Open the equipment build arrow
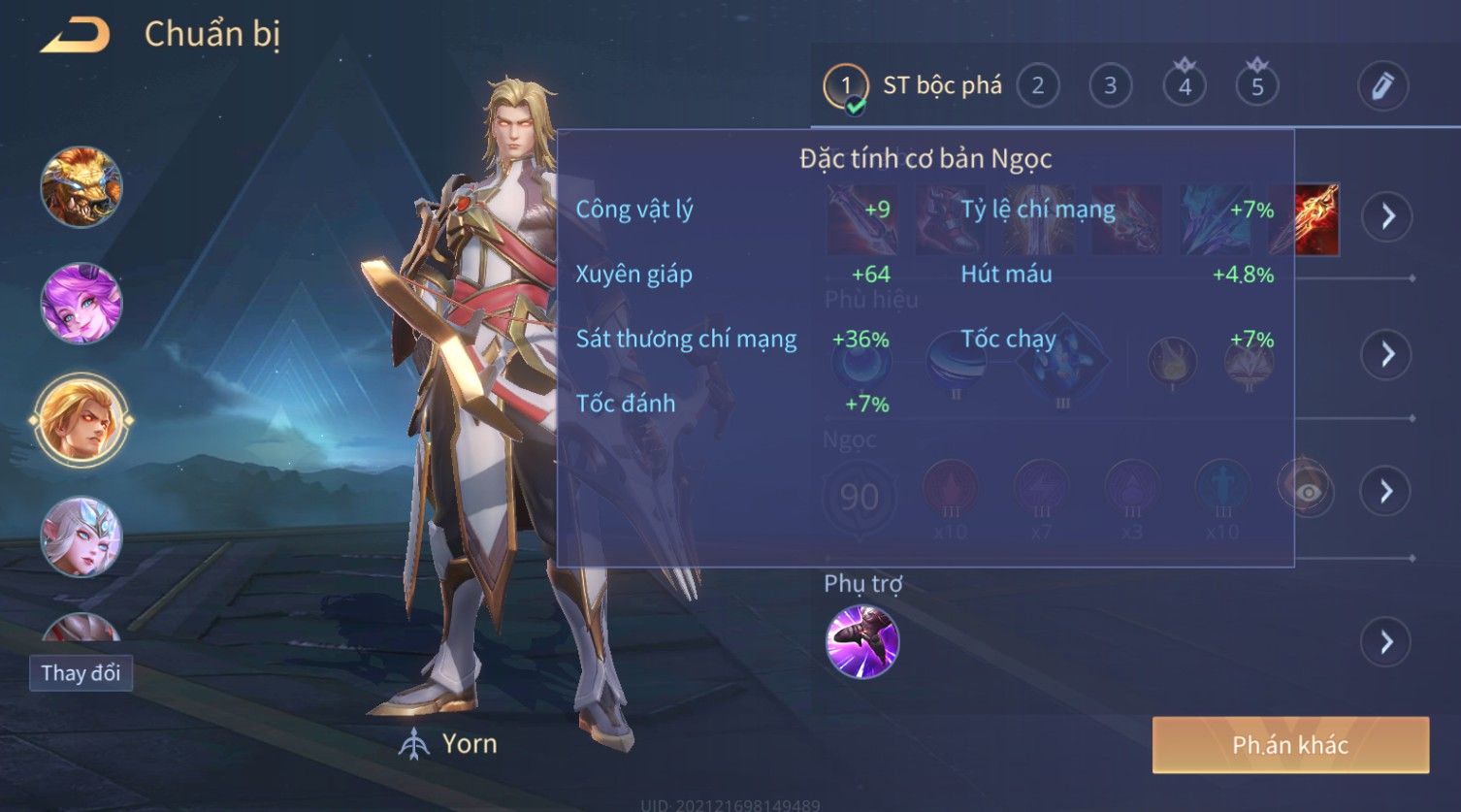Viewport: 1461px width, 812px height. pyautogui.click(x=1387, y=215)
